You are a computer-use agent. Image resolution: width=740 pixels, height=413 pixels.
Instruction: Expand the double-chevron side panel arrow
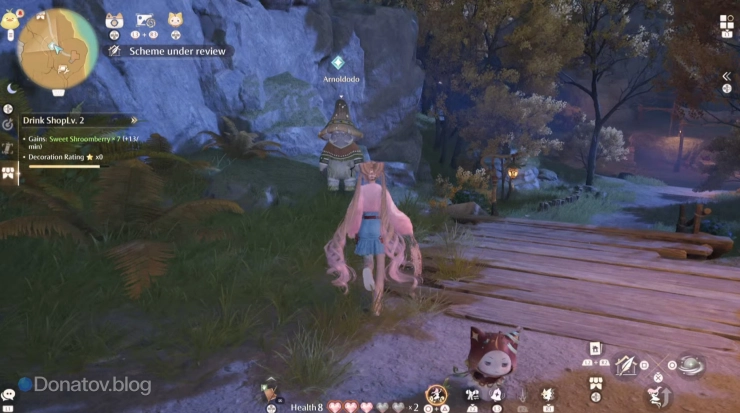click(727, 77)
